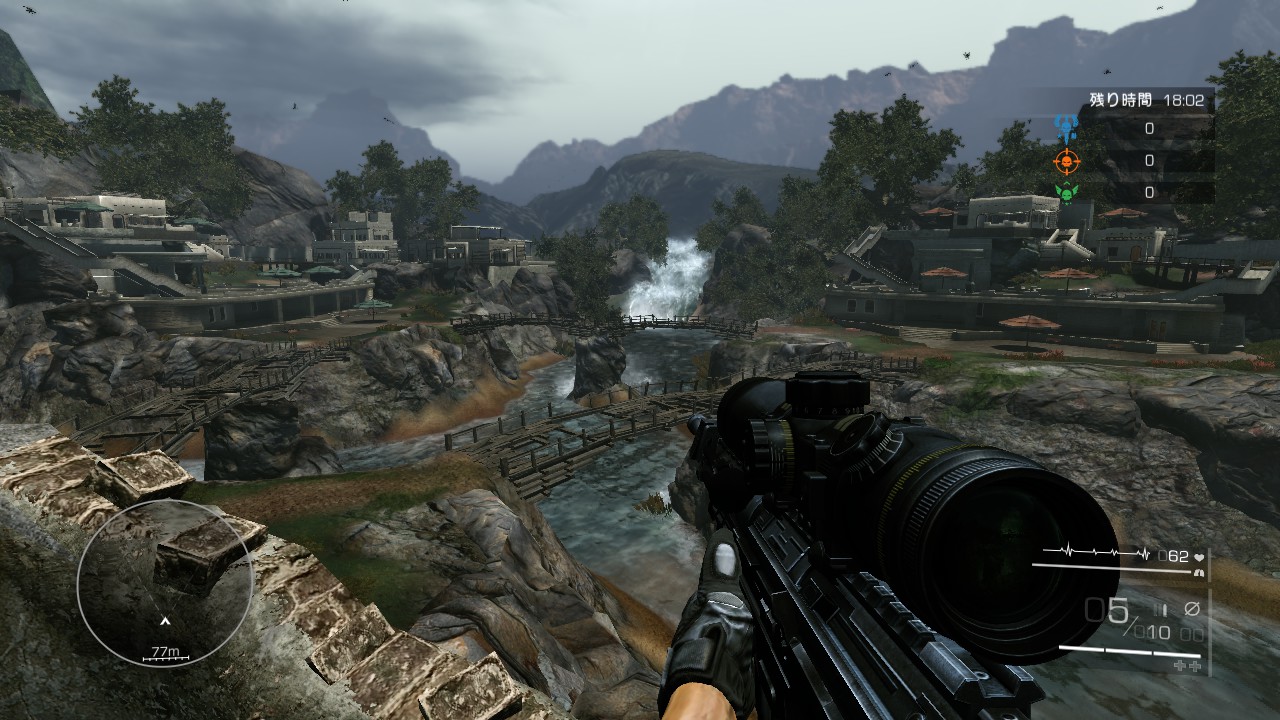
Task: Select the green winged skull icon
Action: coord(1066,191)
